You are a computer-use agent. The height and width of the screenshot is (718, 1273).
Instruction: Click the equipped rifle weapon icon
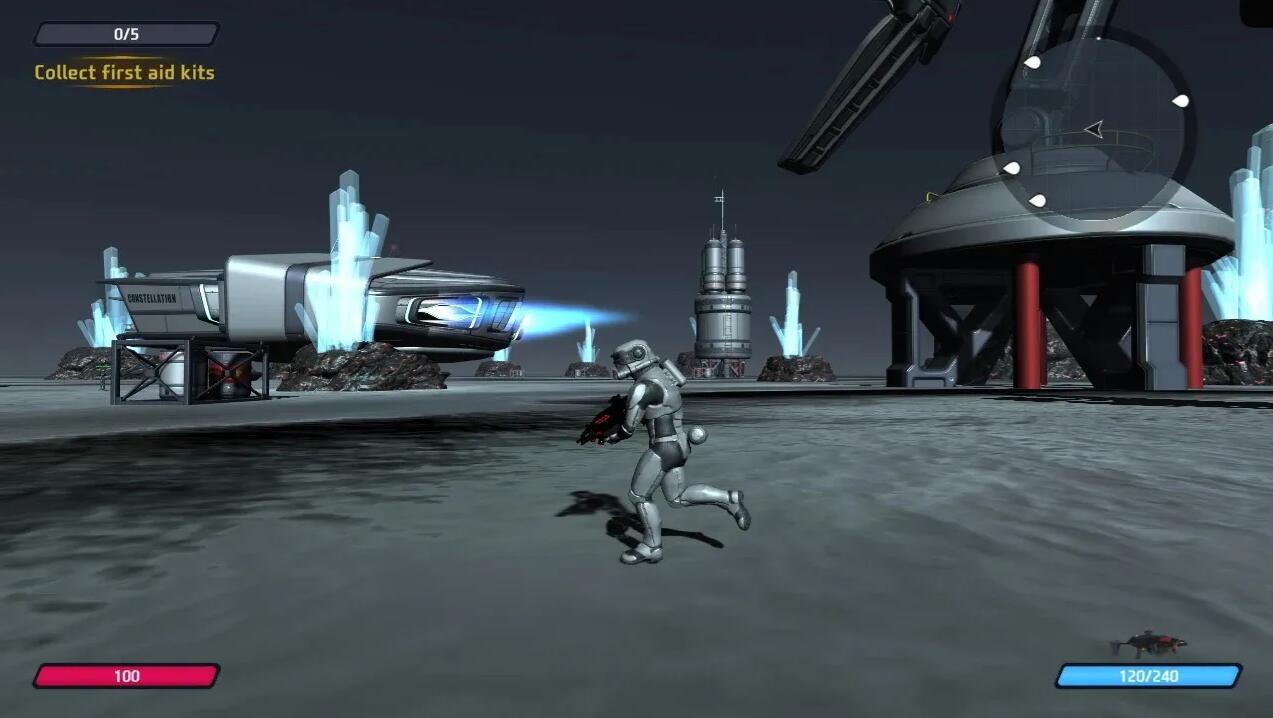[1148, 641]
